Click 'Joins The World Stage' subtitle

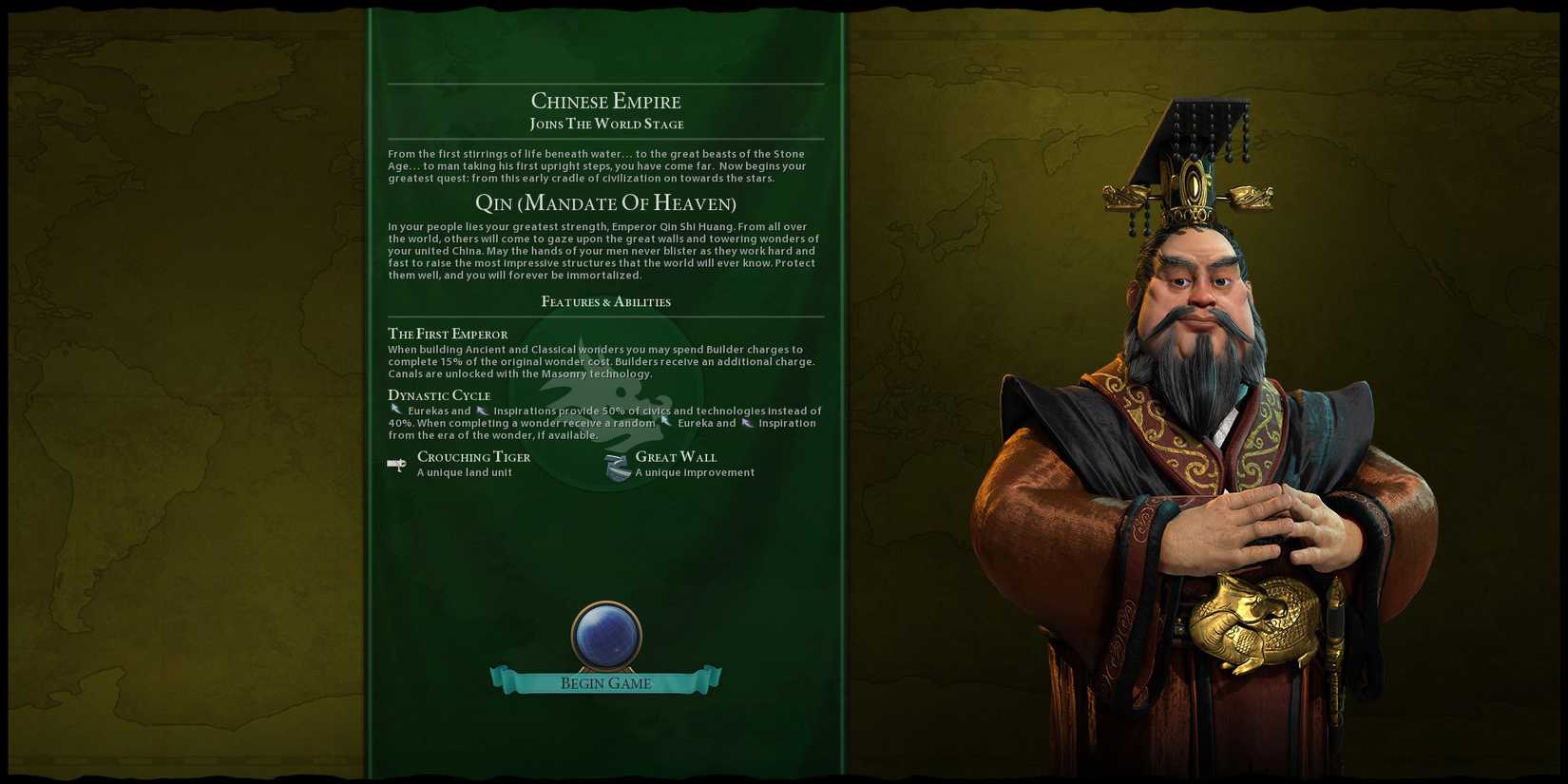(x=605, y=124)
